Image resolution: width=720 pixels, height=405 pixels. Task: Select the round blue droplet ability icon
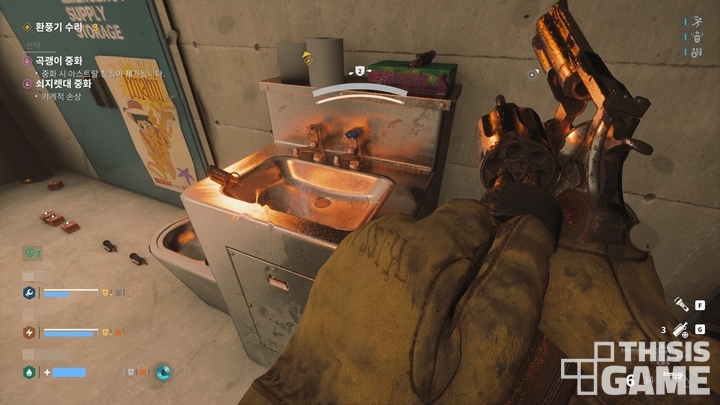coord(163,372)
